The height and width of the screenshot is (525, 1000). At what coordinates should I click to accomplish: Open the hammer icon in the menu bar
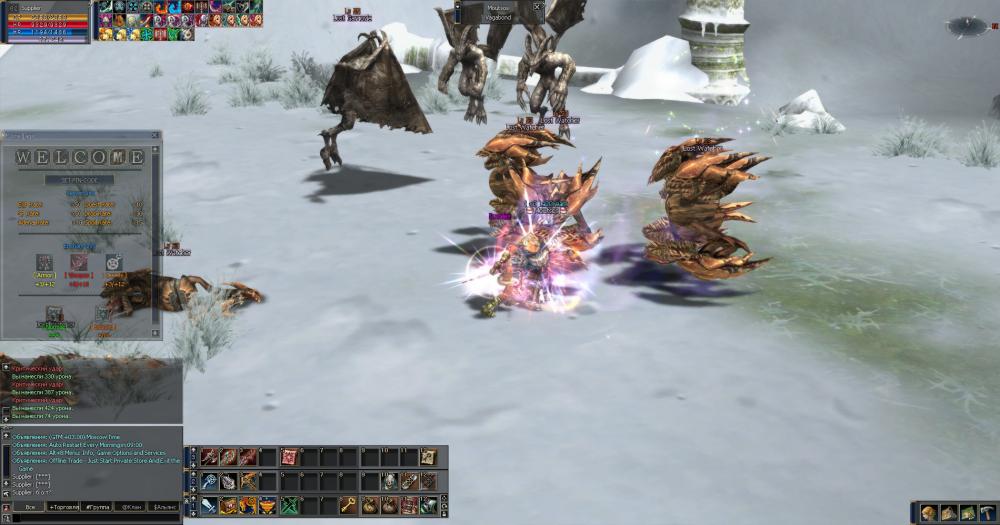tap(988, 513)
